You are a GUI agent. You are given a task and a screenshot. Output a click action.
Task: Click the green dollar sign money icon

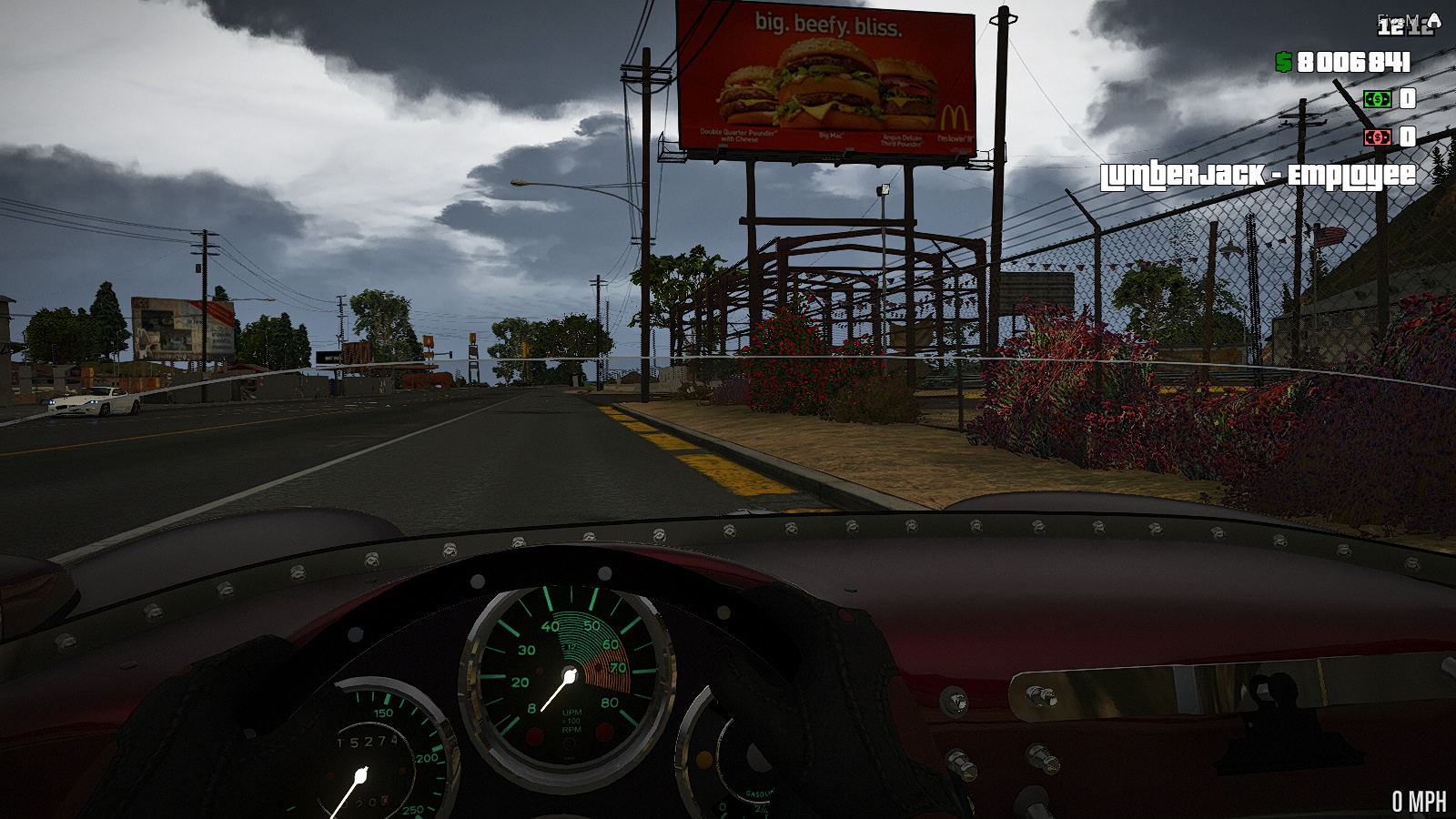(x=1283, y=61)
